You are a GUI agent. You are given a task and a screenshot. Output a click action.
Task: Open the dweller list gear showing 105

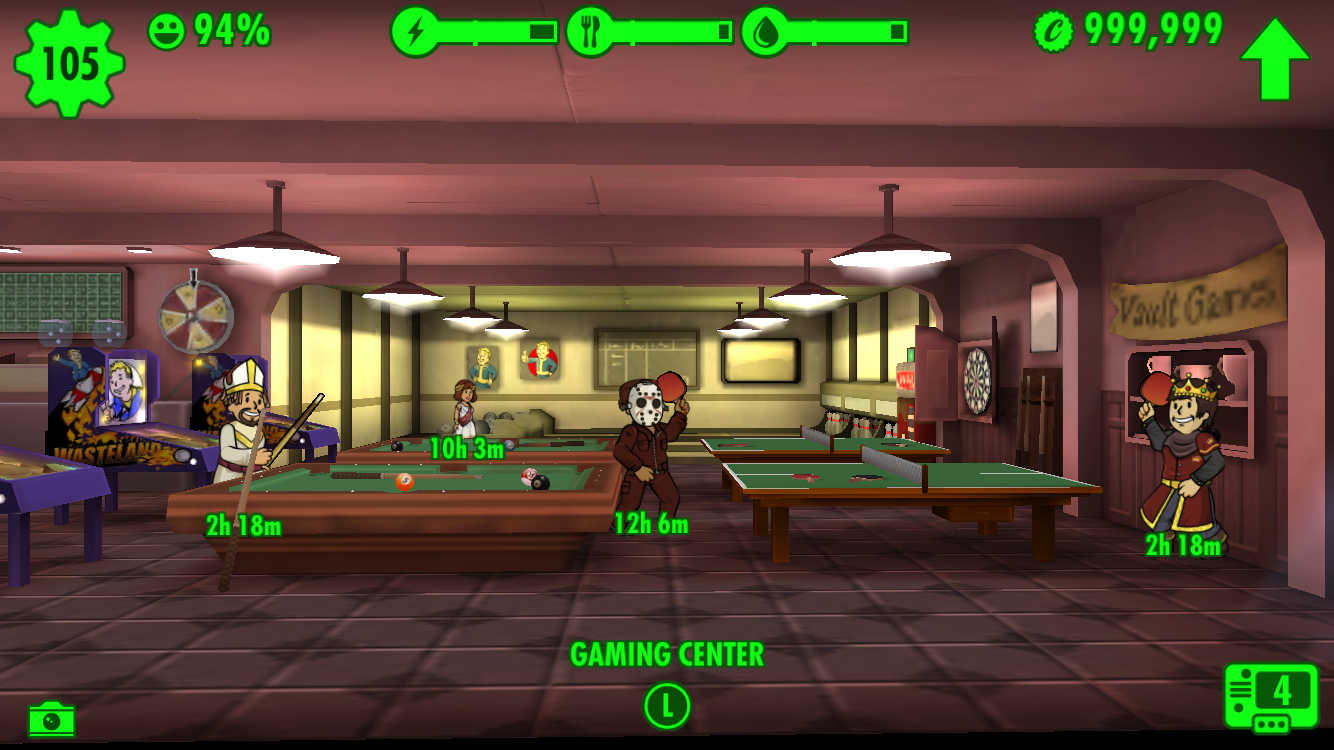[x=69, y=63]
